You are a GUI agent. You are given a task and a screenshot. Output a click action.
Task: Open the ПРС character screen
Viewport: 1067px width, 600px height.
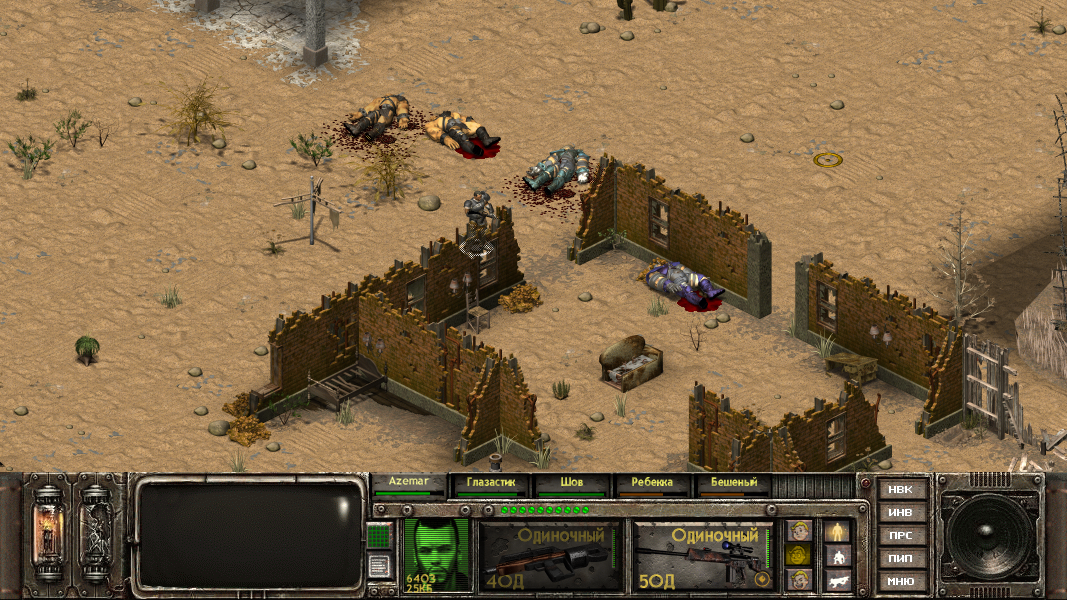(x=900, y=536)
